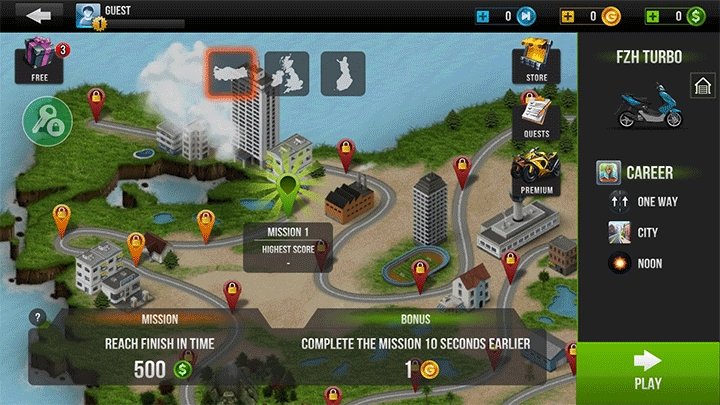This screenshot has height=405, width=720.
Task: Tap the green key-lock unlock button
Action: (x=47, y=123)
